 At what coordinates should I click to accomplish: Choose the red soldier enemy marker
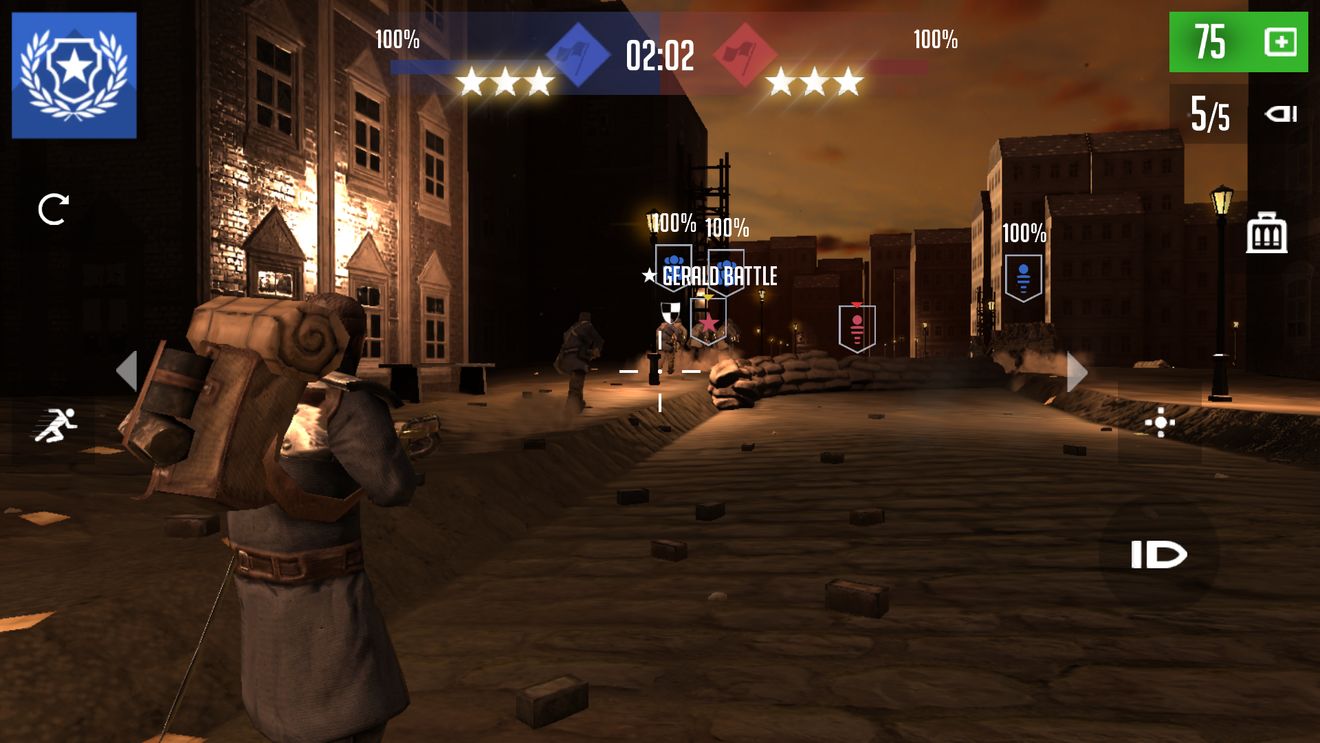(857, 328)
